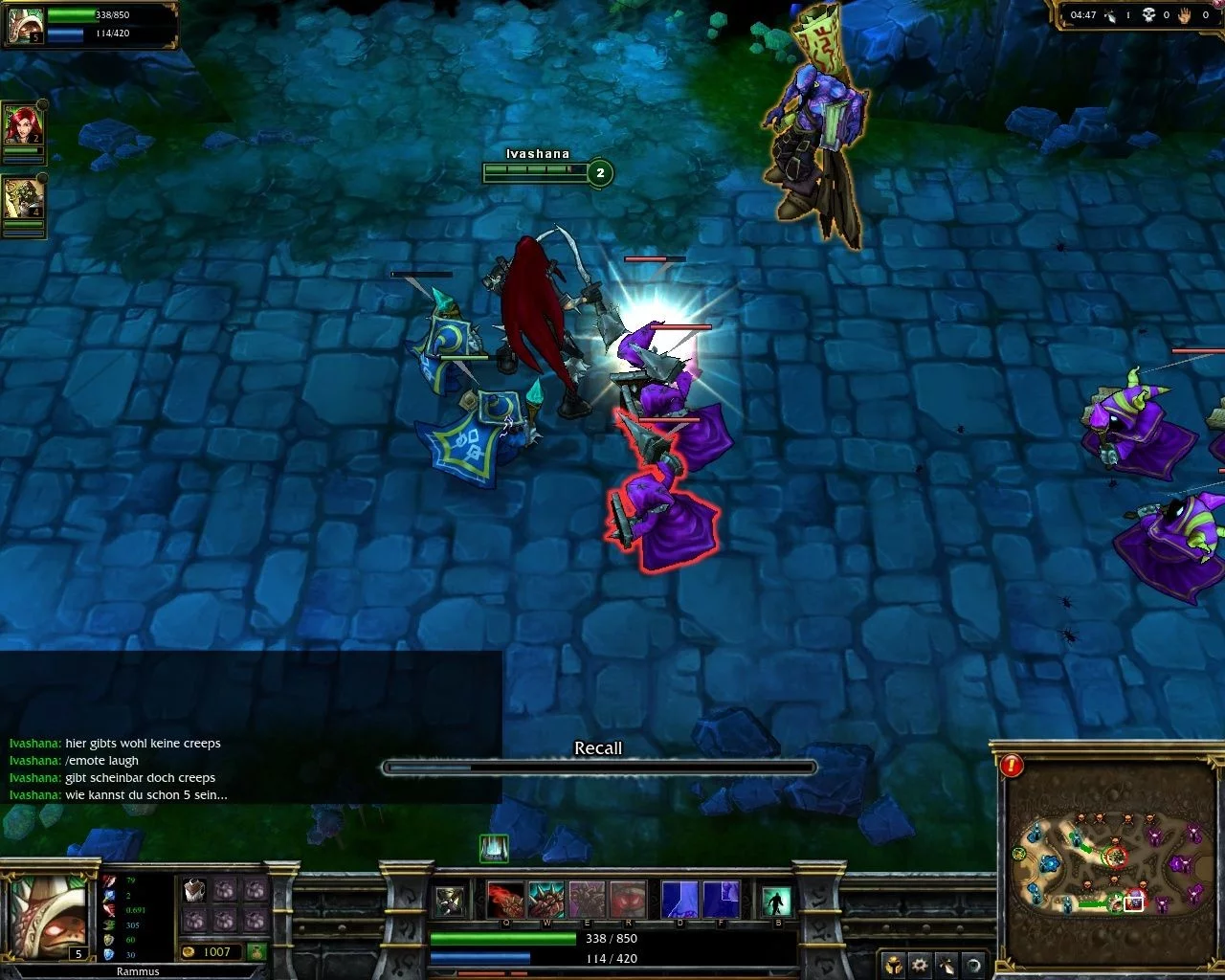Image resolution: width=1225 pixels, height=980 pixels.
Task: Click the passive ability icon left of Q
Action: point(450,901)
